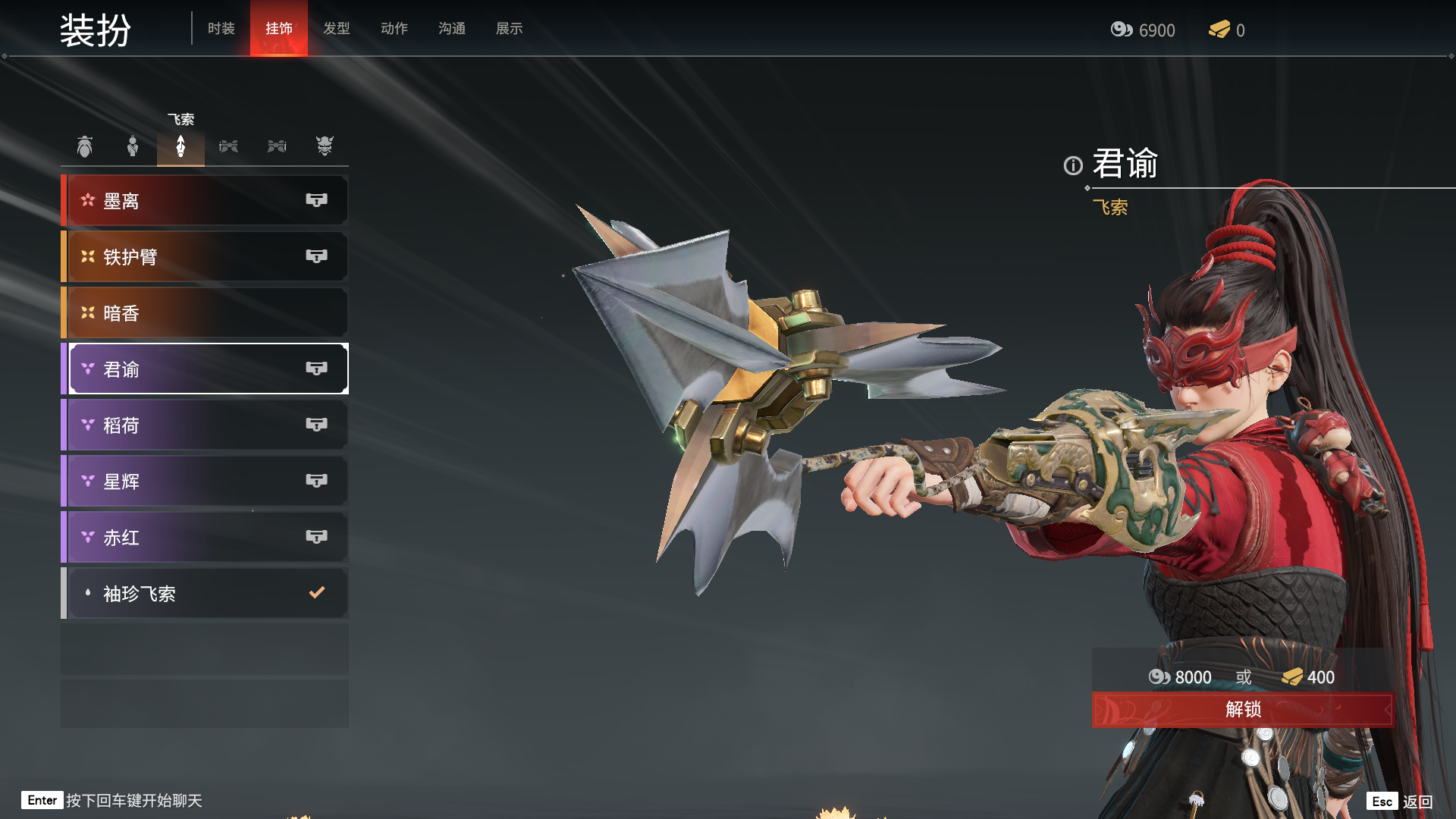The image size is (1456, 819).
Task: Switch to the 时装 tab
Action: pyautogui.click(x=221, y=29)
